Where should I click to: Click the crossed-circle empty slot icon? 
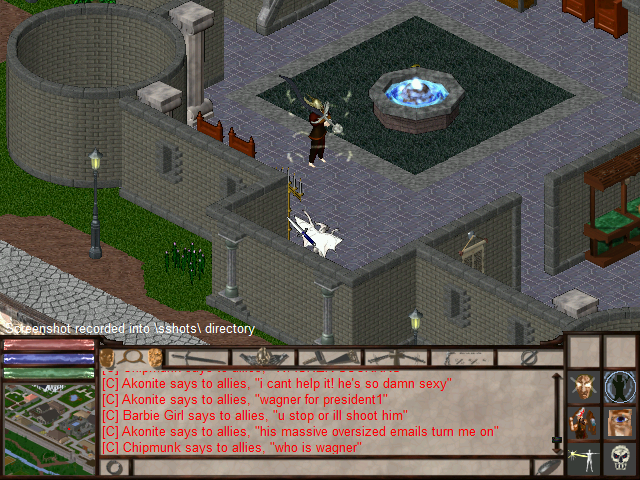click(x=529, y=357)
